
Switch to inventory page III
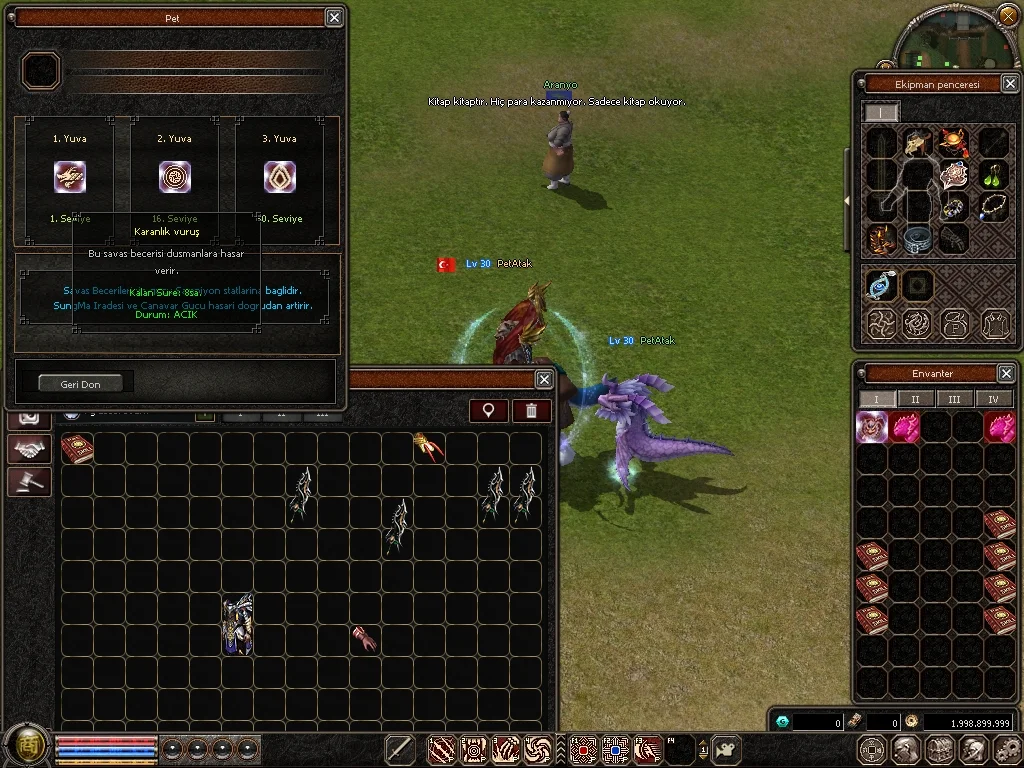point(954,399)
